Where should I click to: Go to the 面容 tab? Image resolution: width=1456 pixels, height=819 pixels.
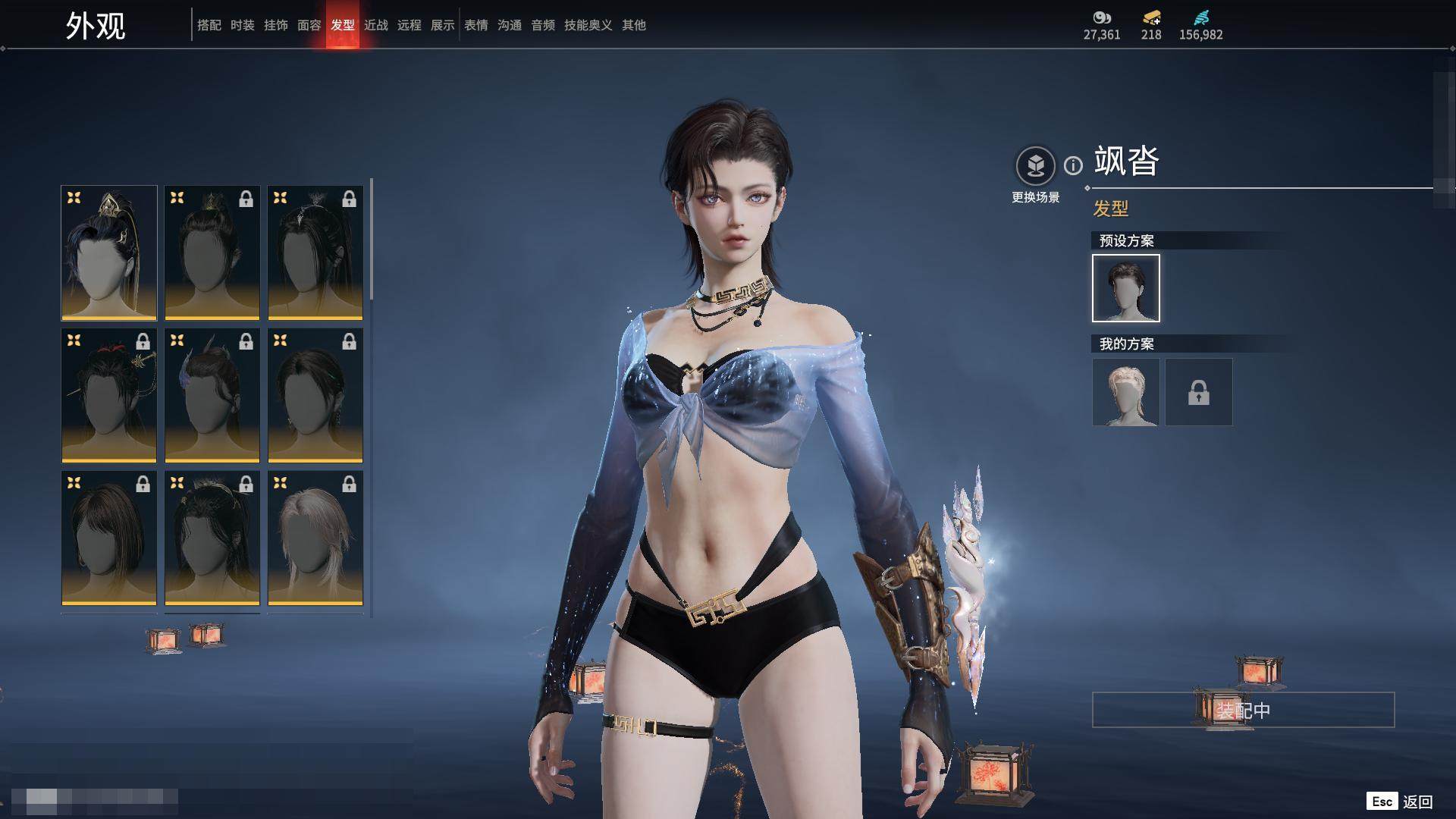click(309, 25)
